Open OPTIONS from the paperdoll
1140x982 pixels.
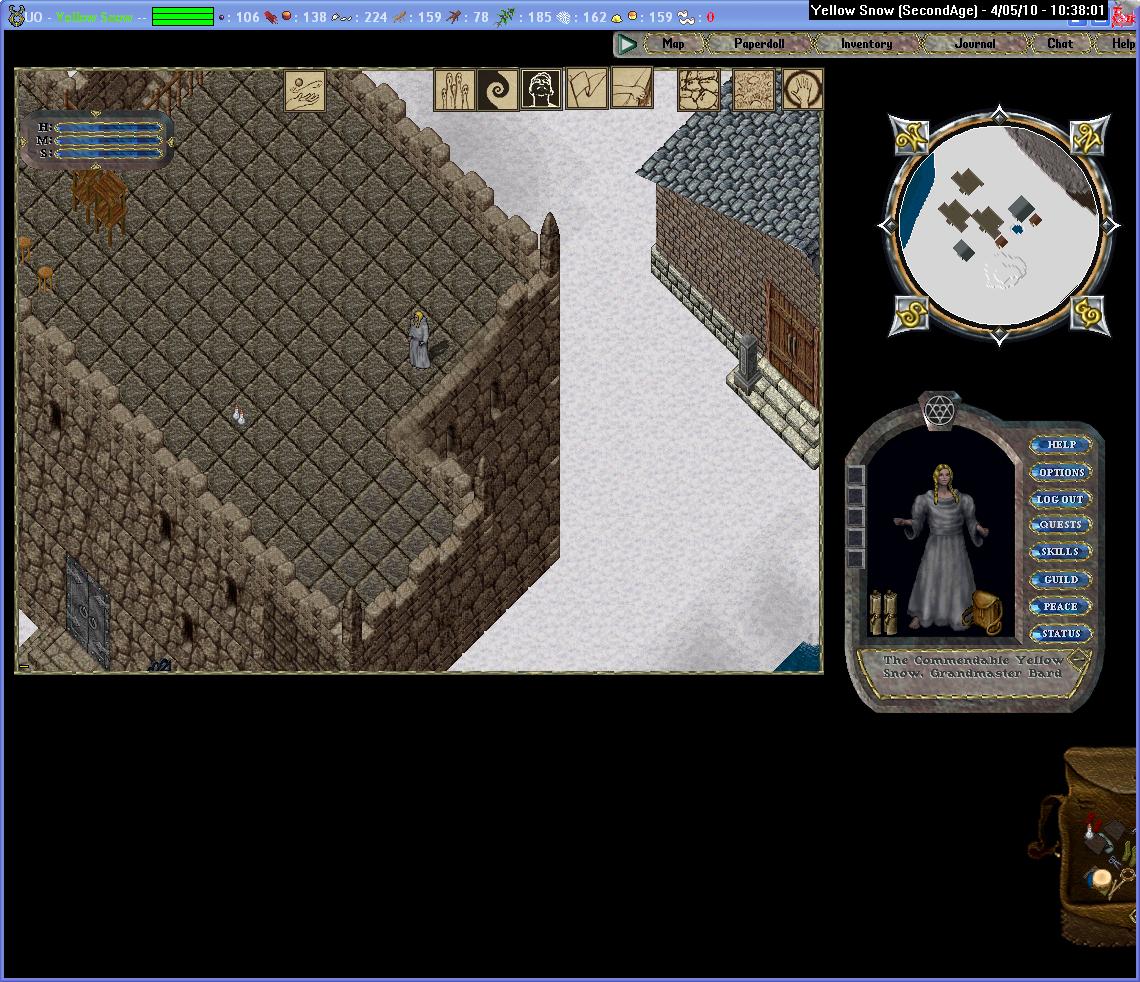pos(1061,472)
